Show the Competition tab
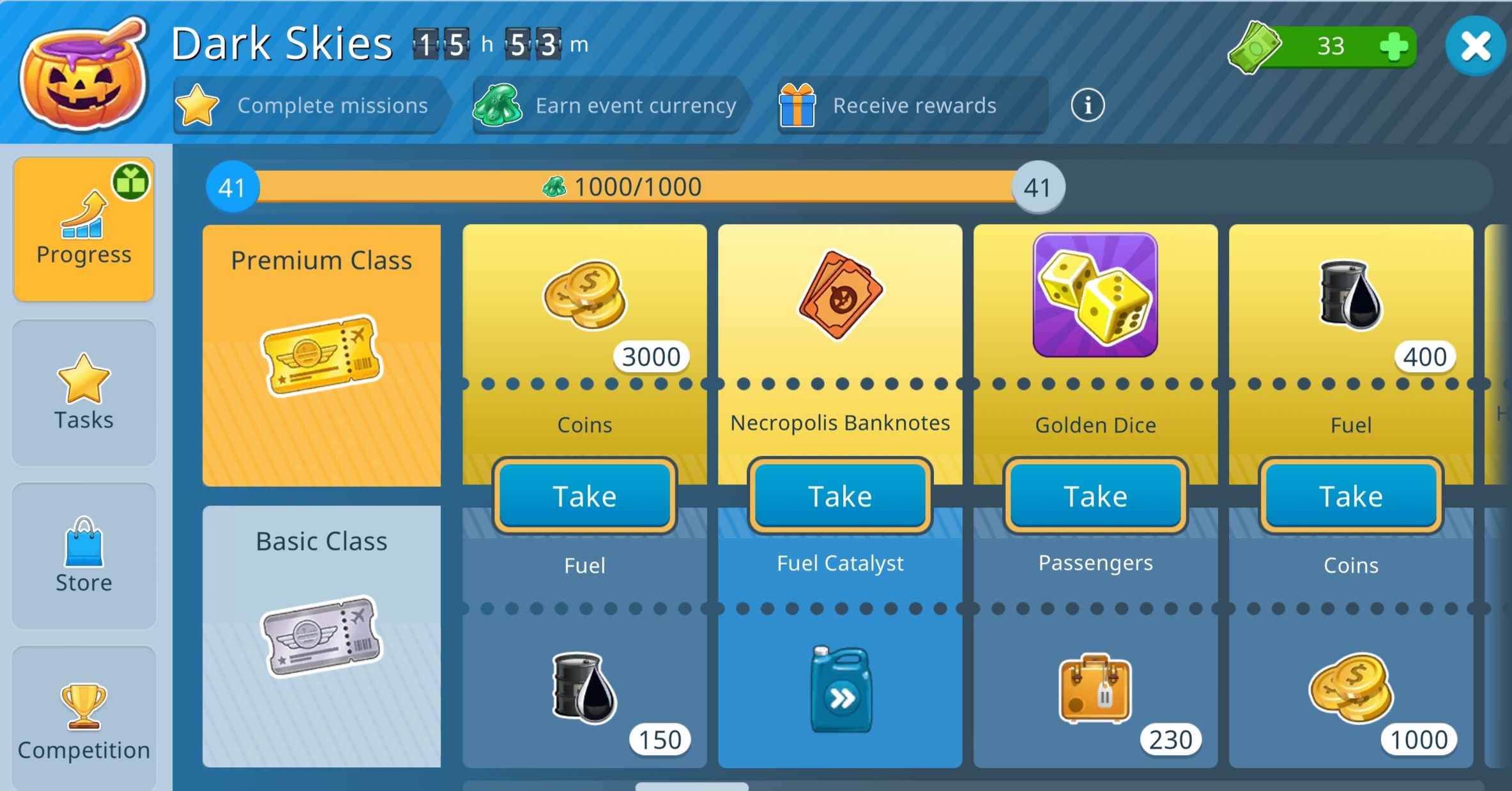 tap(84, 721)
